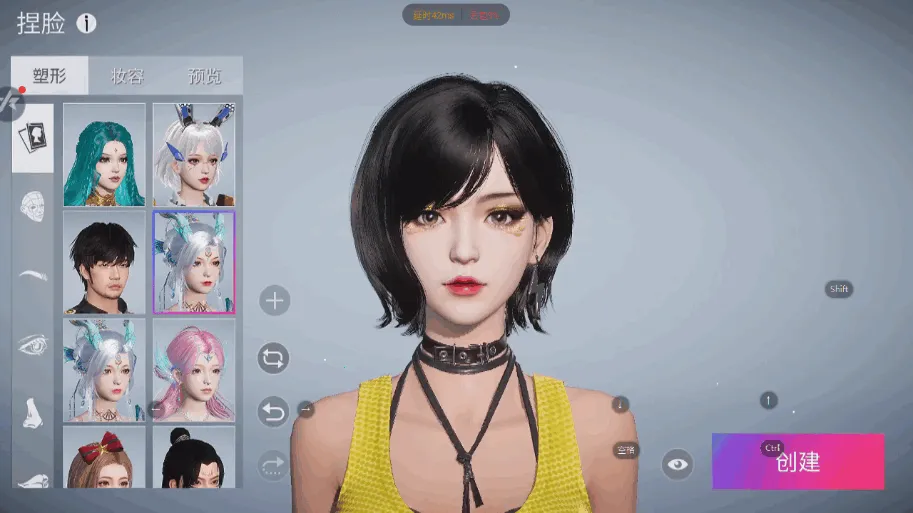Open the face shape category icon
The image size is (913, 513).
point(33,207)
